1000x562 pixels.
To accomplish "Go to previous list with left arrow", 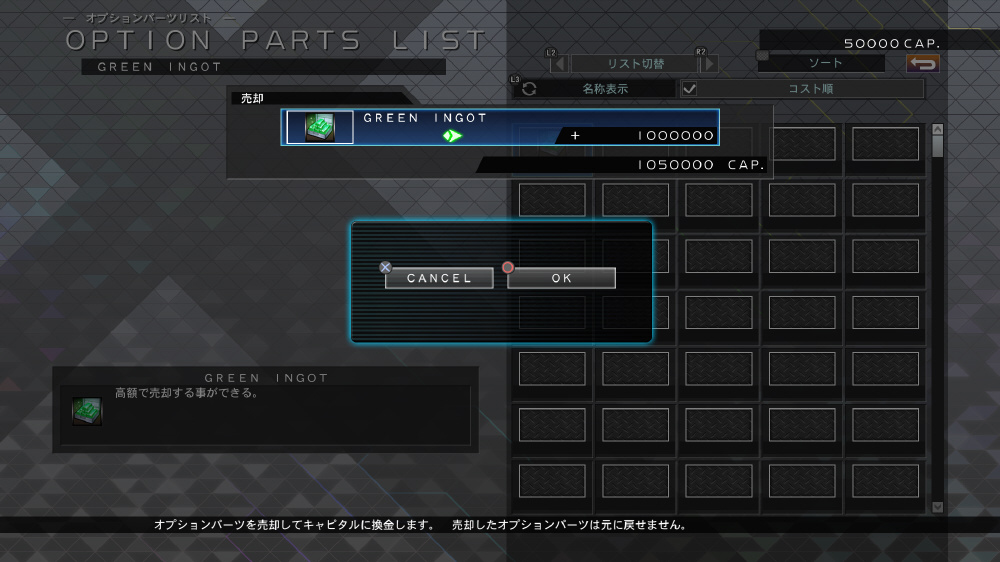I will 560,64.
